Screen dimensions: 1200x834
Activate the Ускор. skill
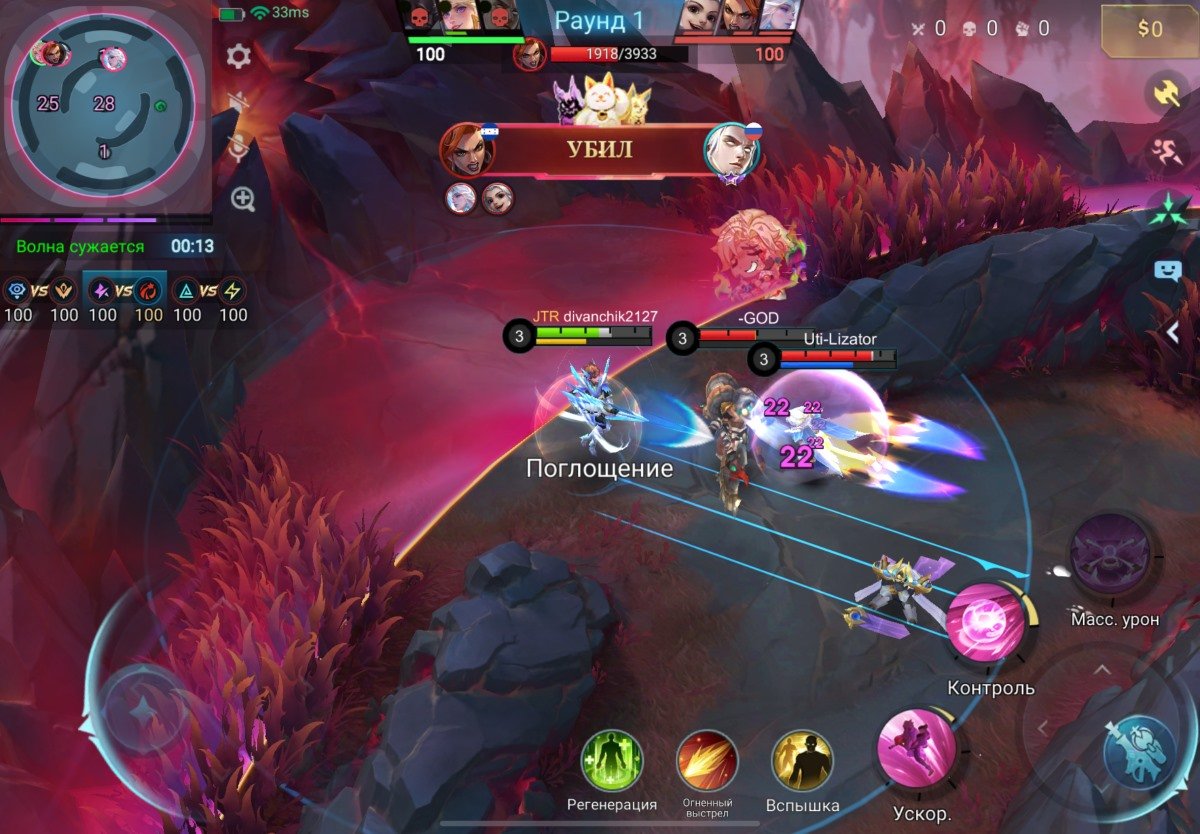click(916, 746)
